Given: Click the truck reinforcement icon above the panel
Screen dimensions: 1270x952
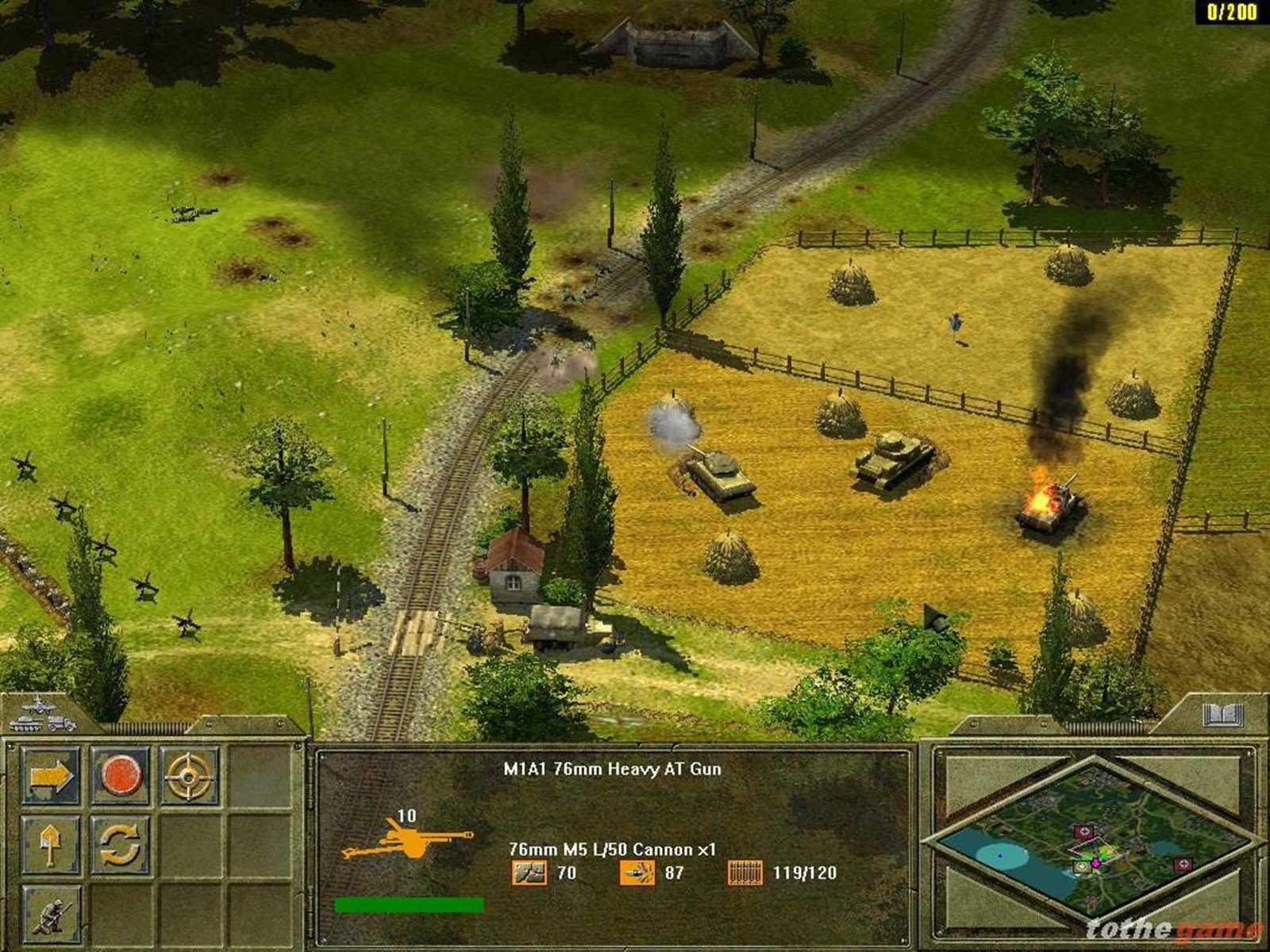Looking at the screenshot, I should click(x=61, y=725).
